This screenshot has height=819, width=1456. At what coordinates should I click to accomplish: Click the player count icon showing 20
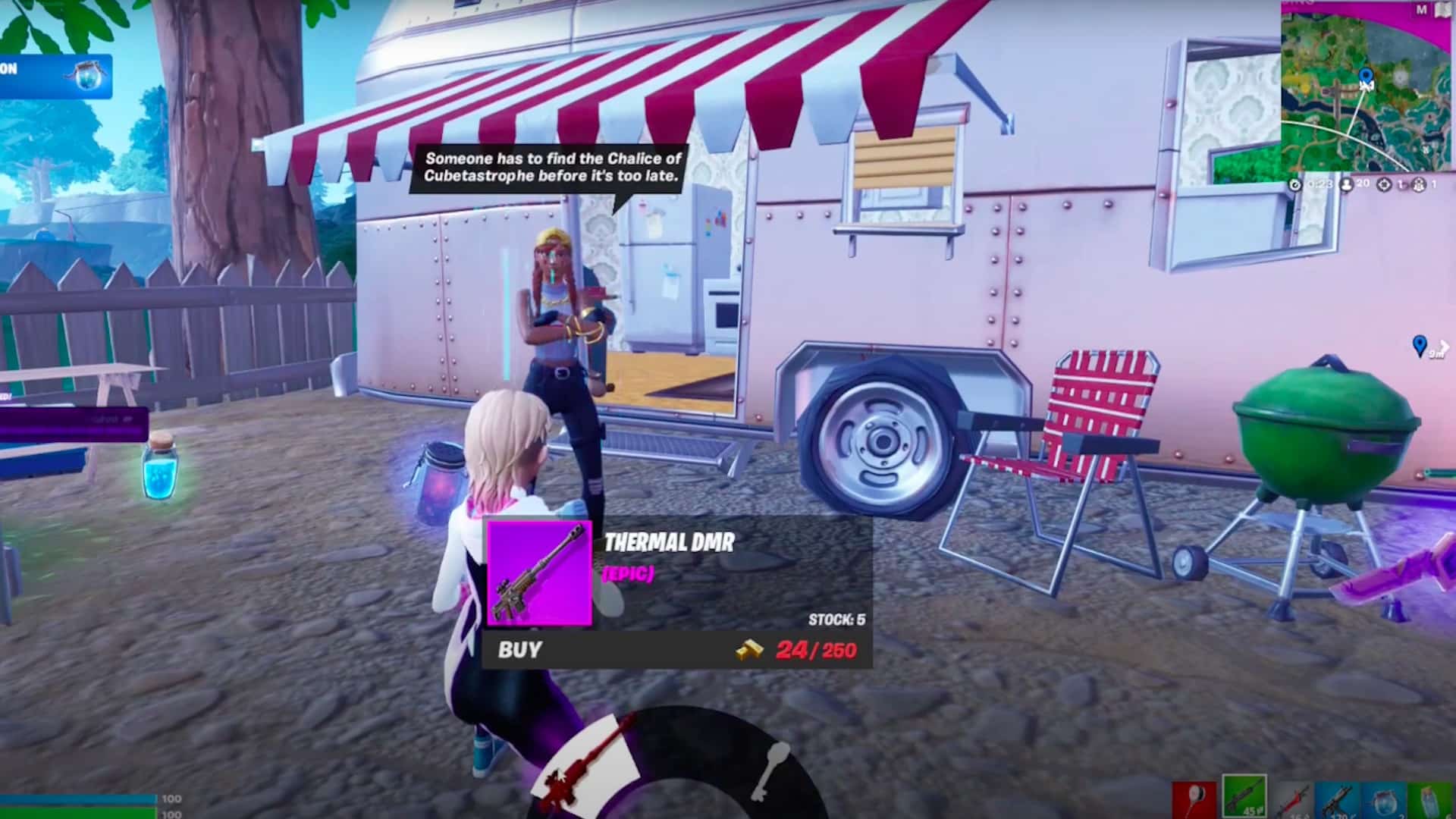click(1347, 184)
